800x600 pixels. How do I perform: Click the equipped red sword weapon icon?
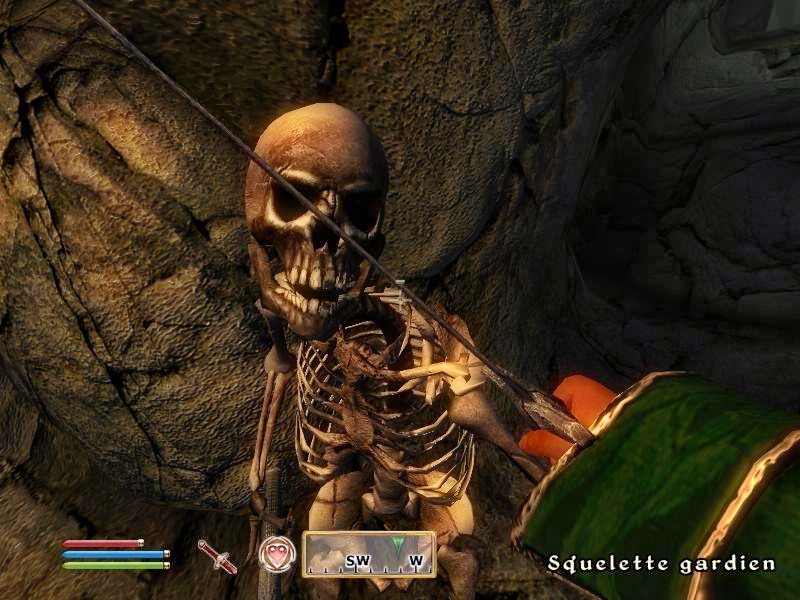217,556
